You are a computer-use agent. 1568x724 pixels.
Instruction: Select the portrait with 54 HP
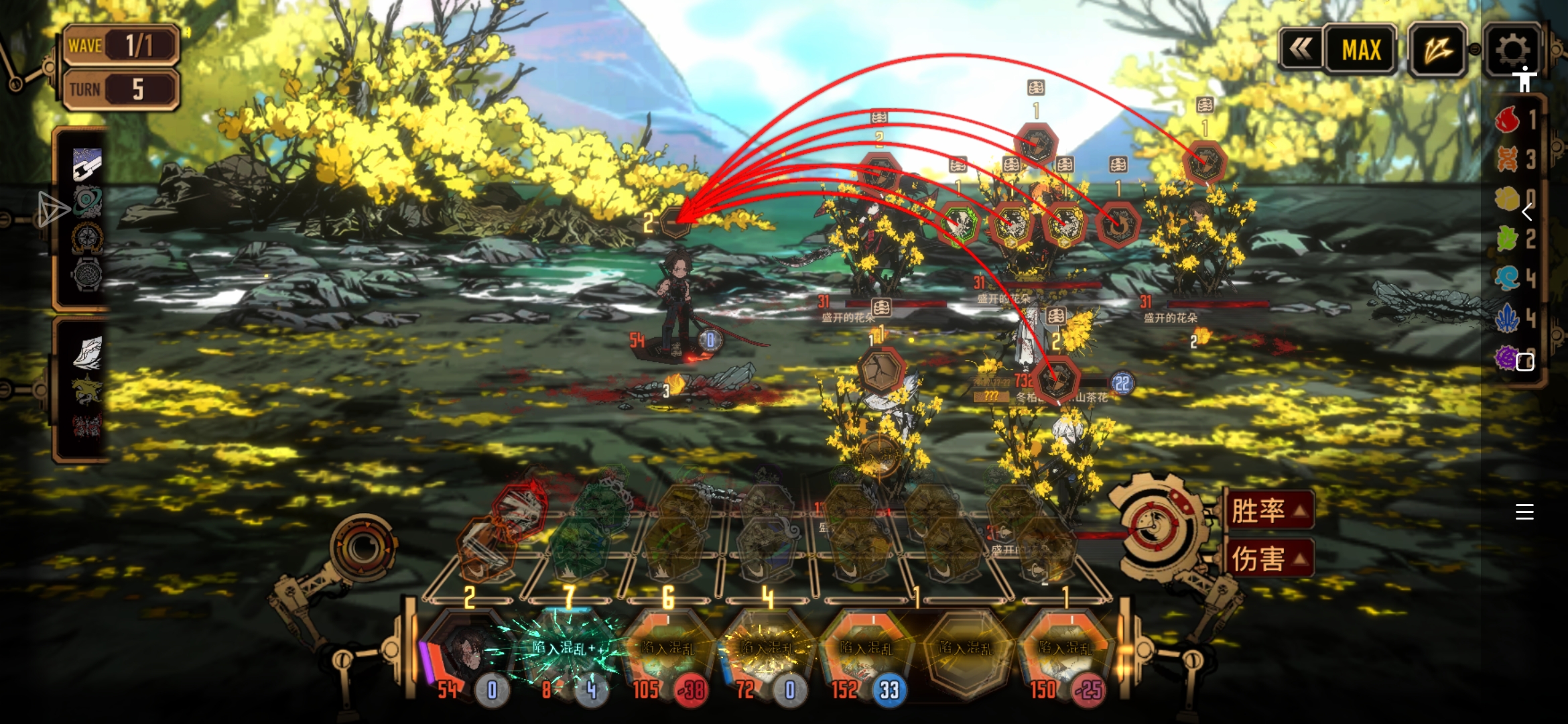[466, 650]
